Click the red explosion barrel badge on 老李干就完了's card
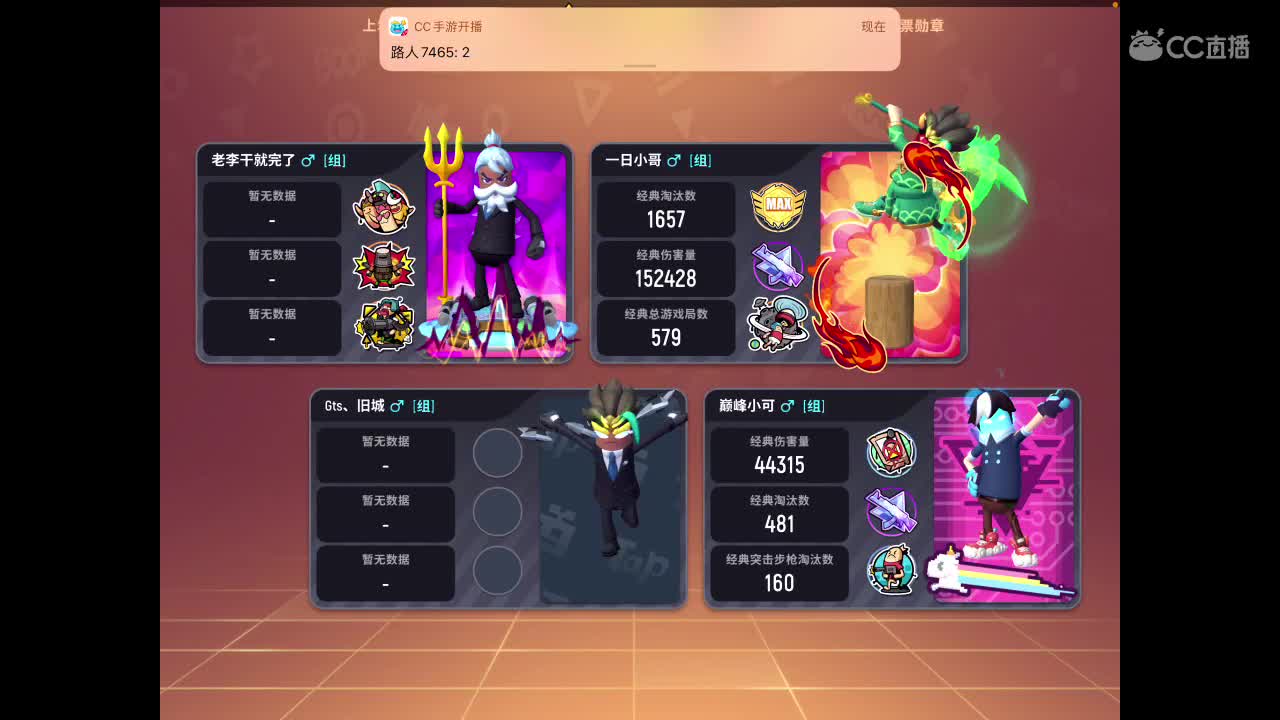Viewport: 1280px width, 720px height. 385,268
